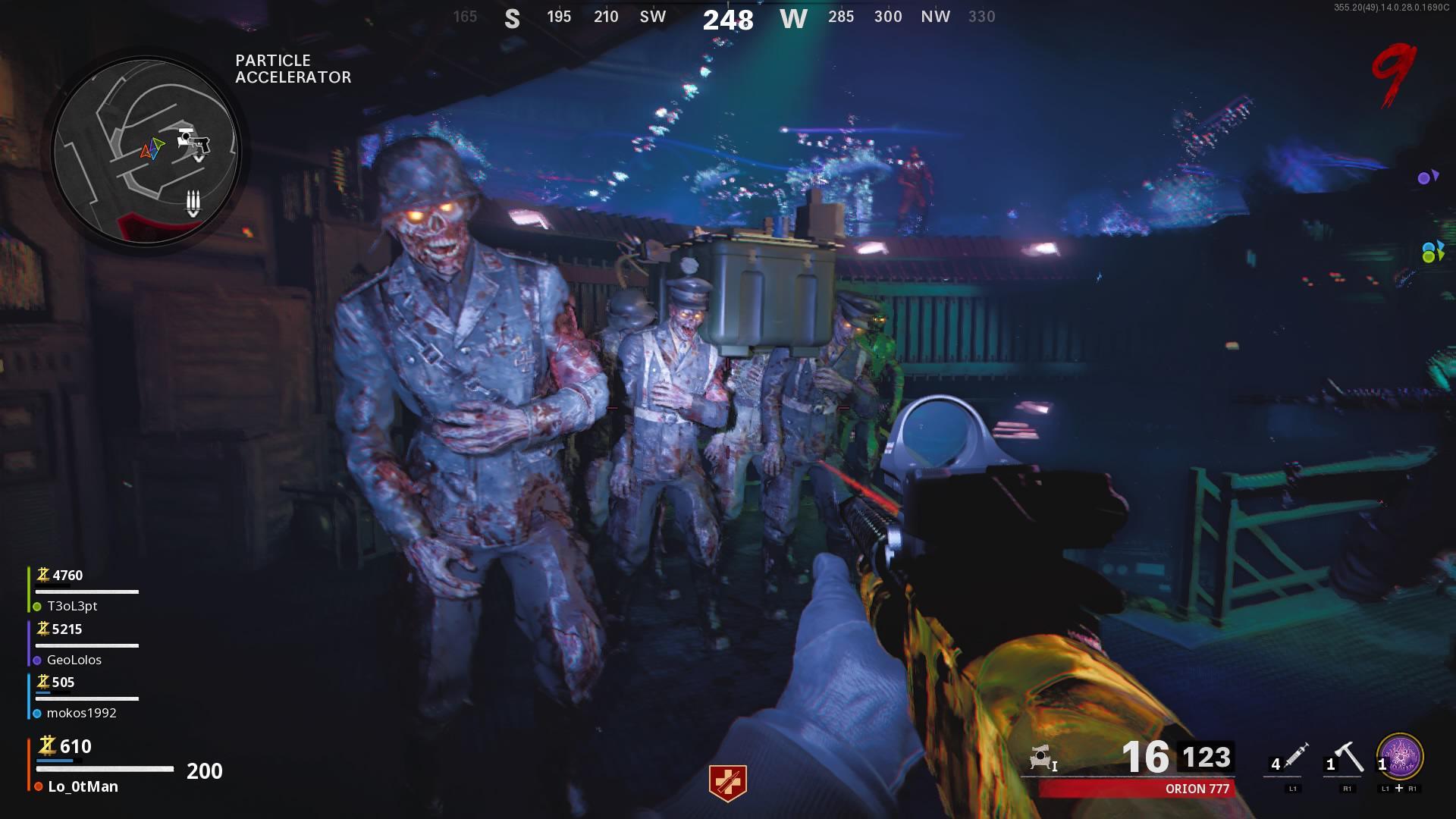Viewport: 1456px width, 819px height.
Task: Select the NW heading on the compass bar
Action: coord(934,16)
